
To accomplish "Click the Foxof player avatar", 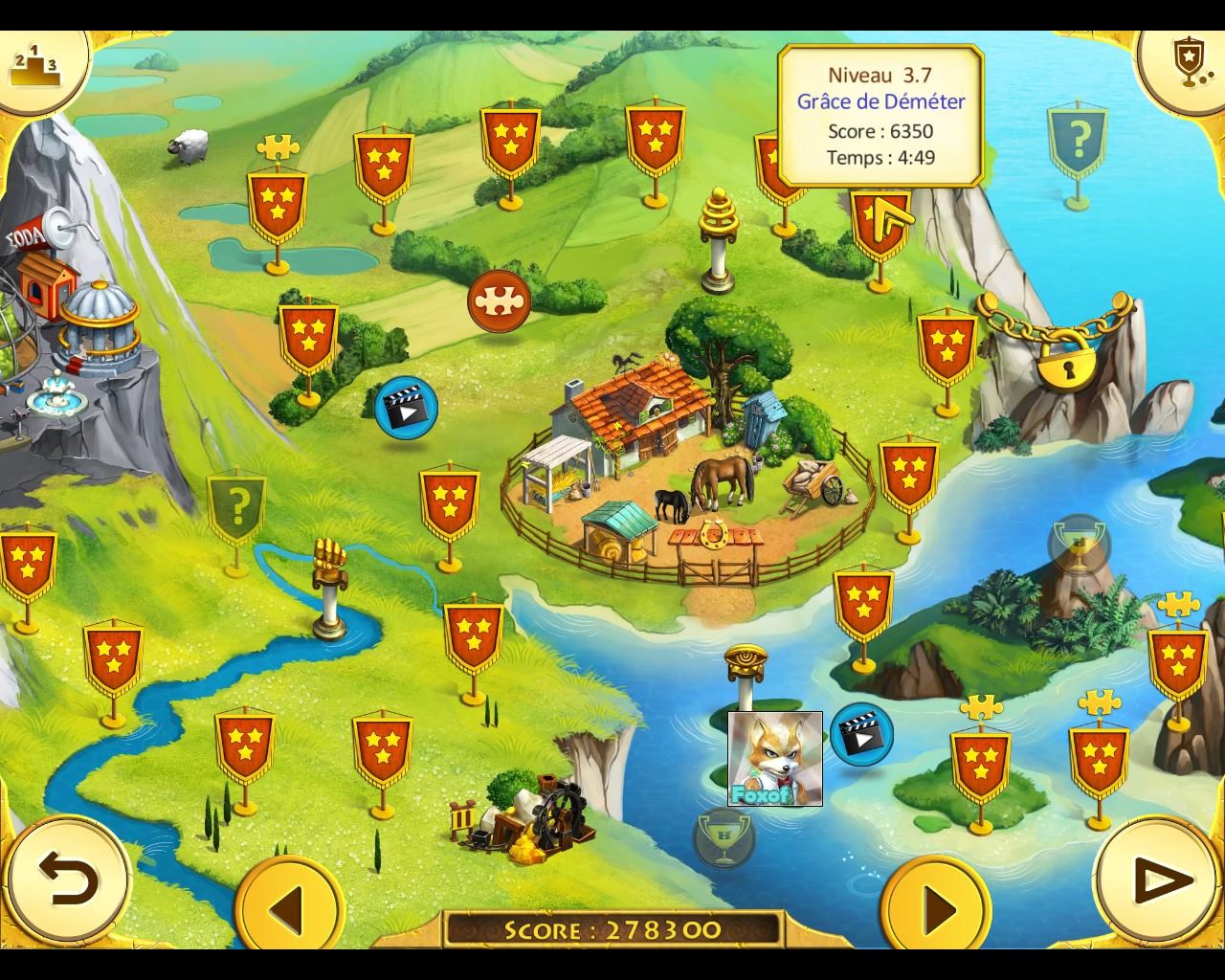I will (x=775, y=759).
